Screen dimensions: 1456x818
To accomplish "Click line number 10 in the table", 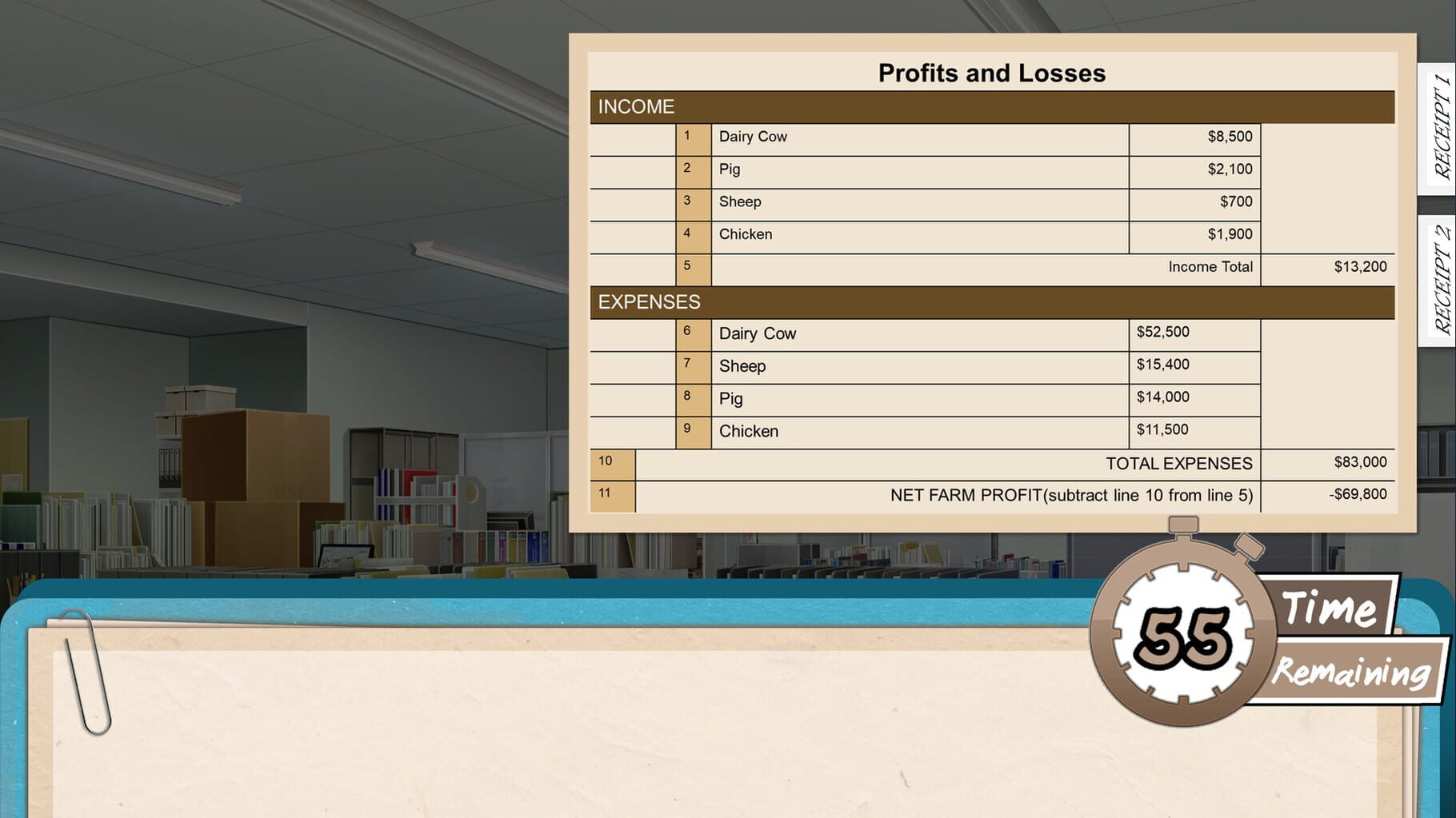I will (x=606, y=462).
